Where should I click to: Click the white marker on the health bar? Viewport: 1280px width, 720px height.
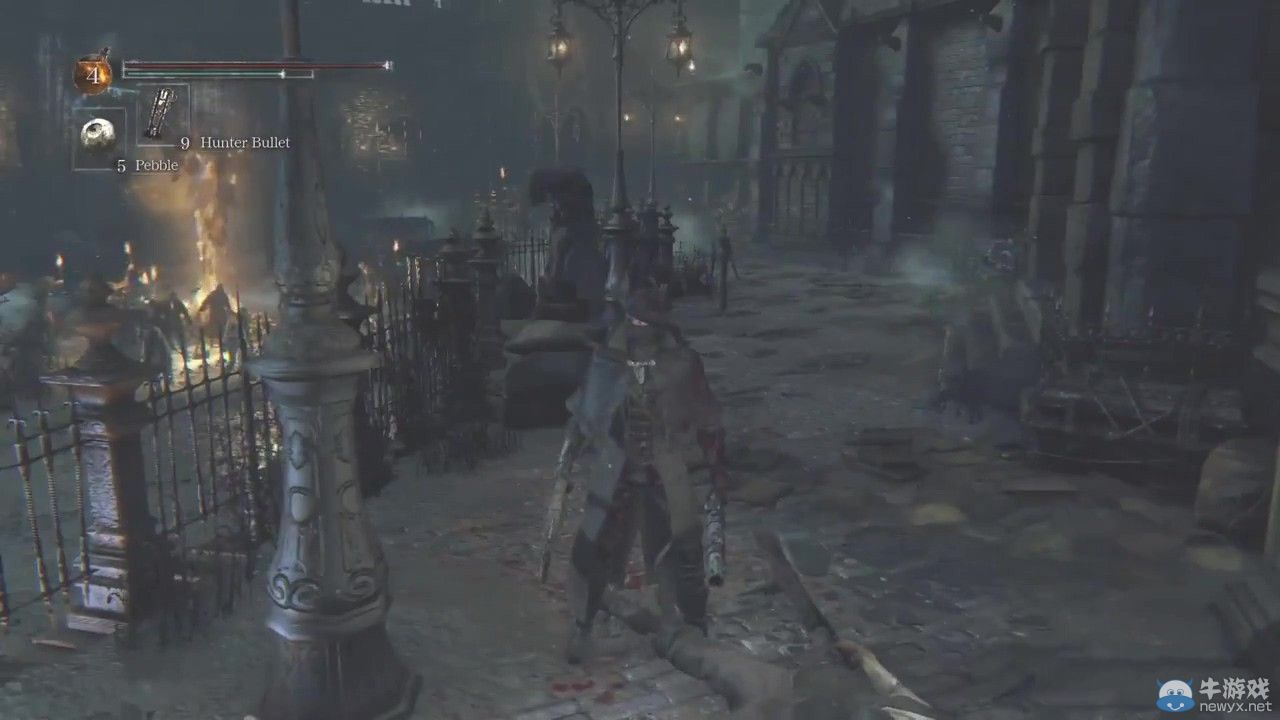click(x=385, y=66)
